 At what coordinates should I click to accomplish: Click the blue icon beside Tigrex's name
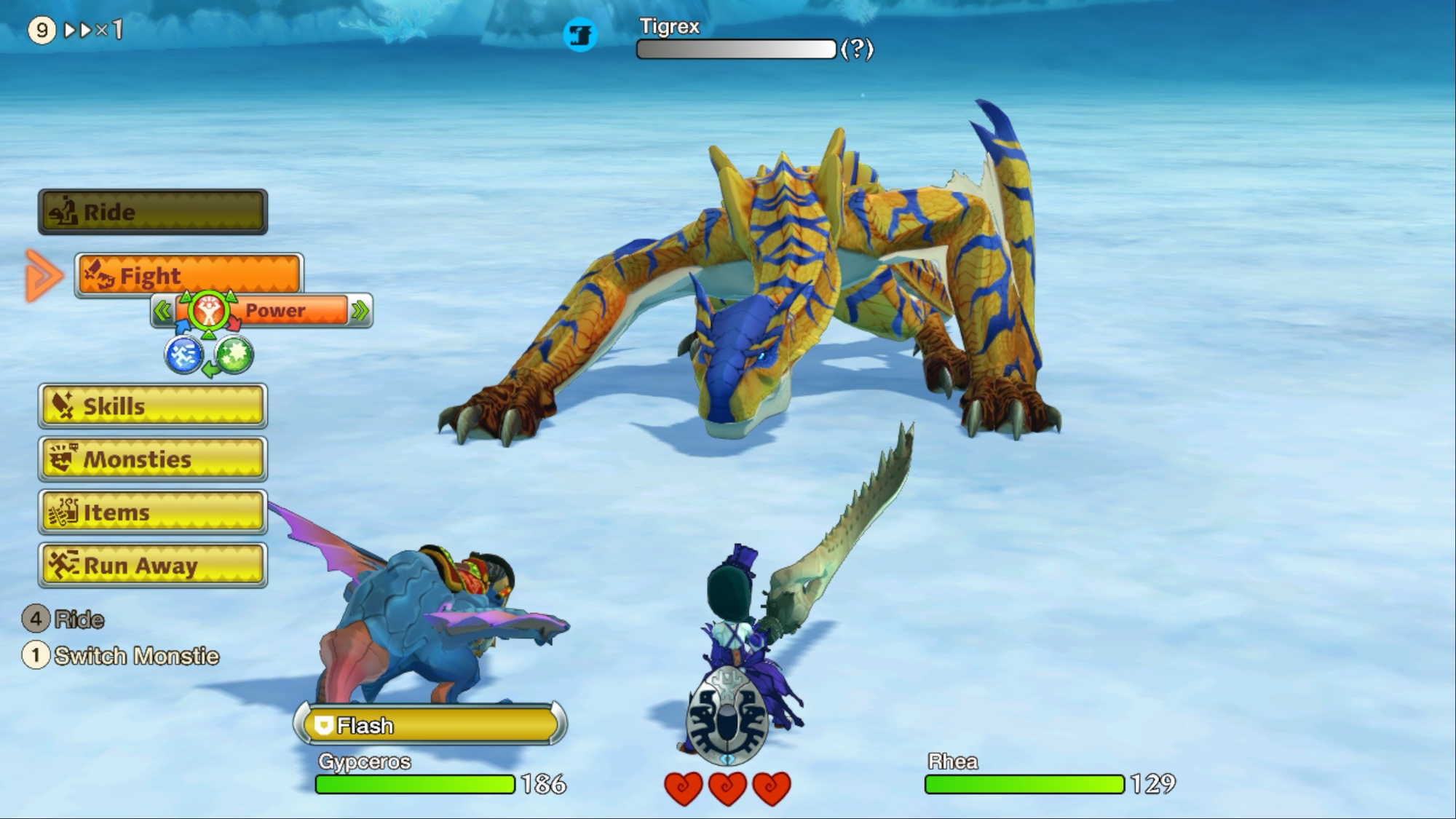pyautogui.click(x=580, y=35)
